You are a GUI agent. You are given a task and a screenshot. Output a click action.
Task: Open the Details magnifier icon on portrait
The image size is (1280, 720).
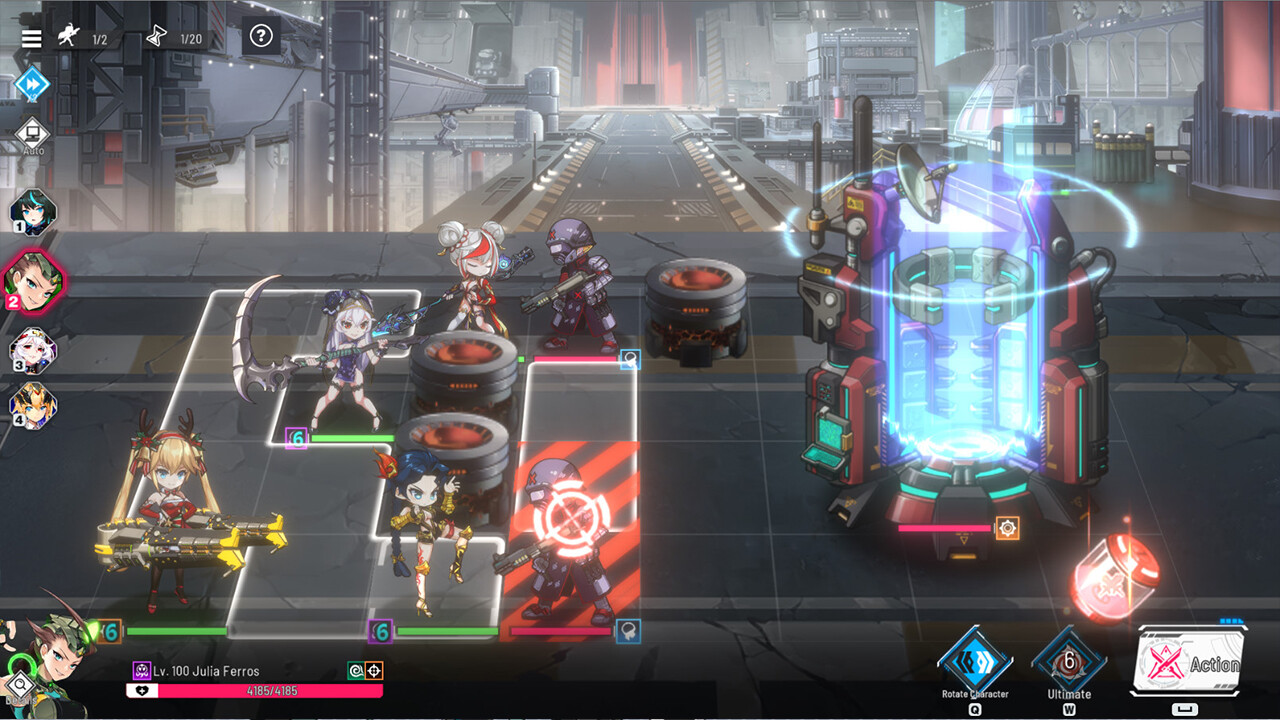point(21,684)
